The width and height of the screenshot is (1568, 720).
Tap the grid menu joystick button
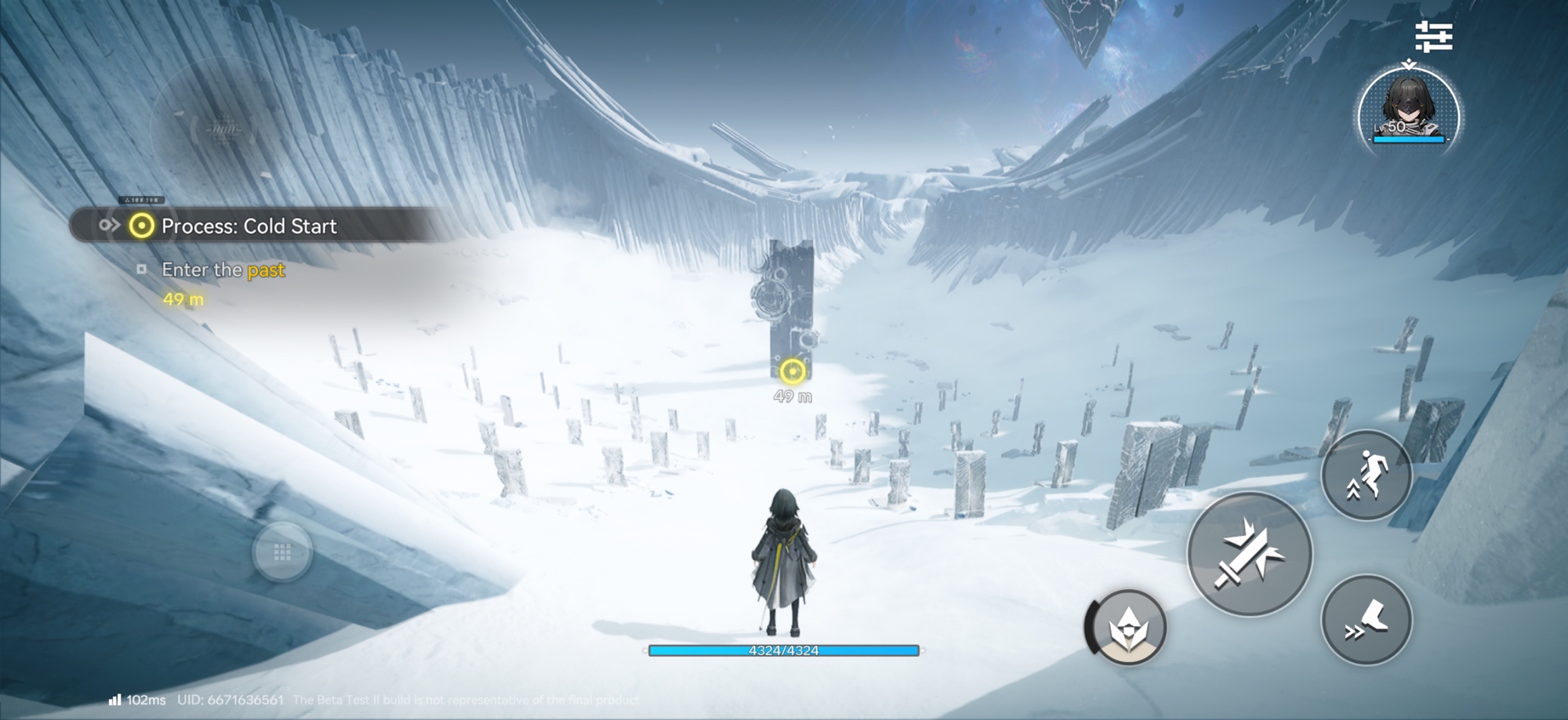(x=282, y=552)
